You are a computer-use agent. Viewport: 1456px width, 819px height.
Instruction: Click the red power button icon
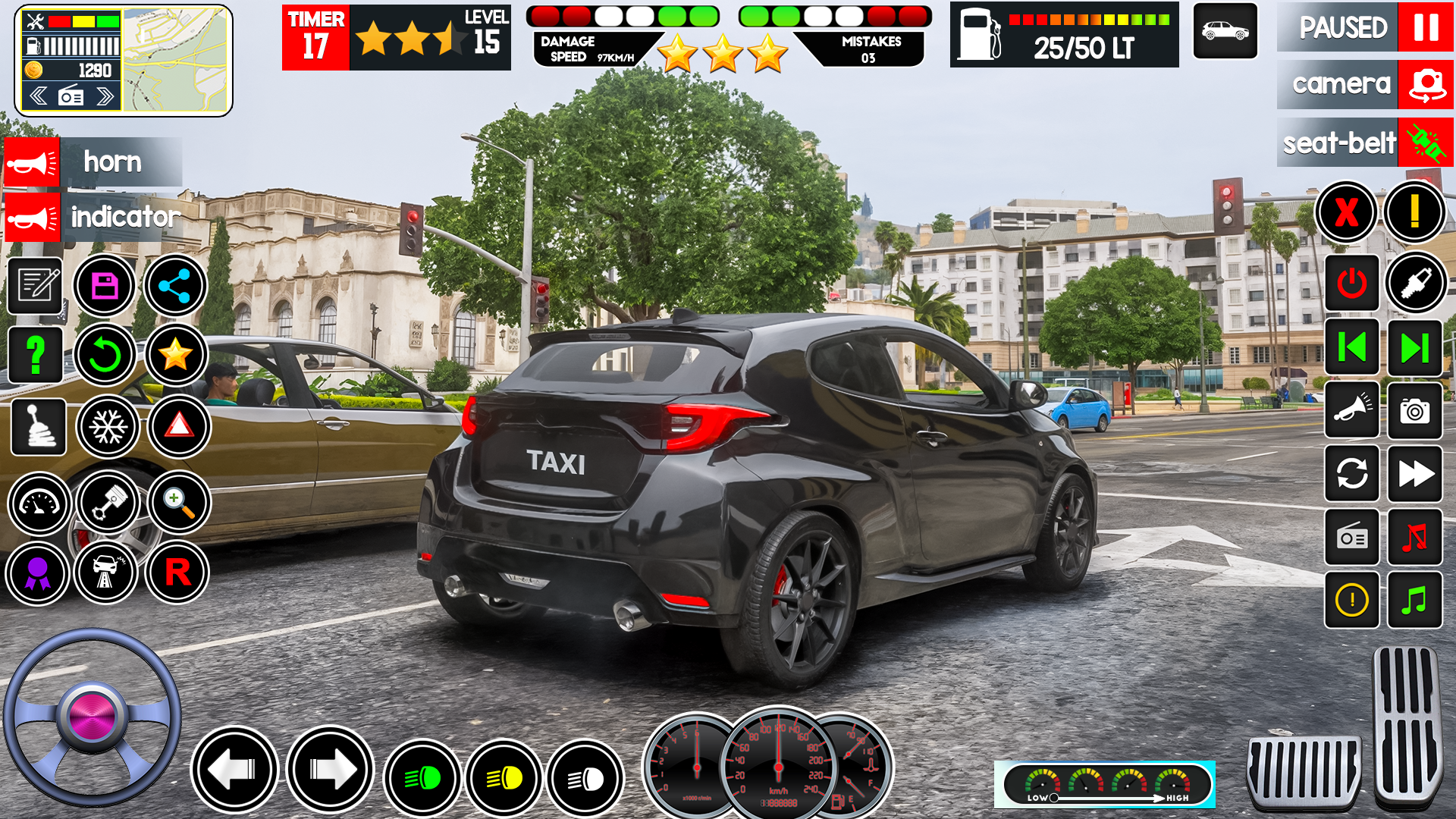click(x=1351, y=284)
